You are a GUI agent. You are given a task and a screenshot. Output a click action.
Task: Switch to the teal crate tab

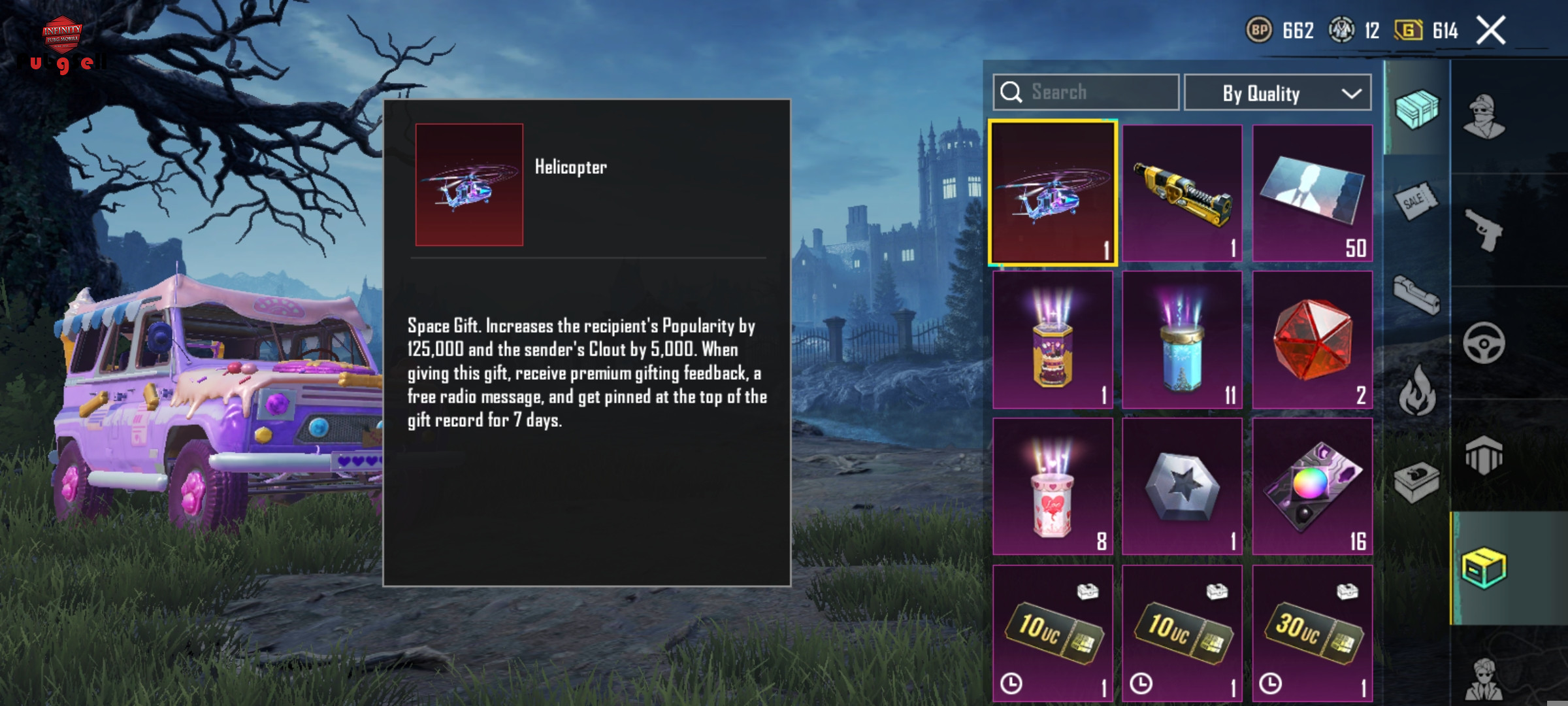click(1416, 109)
